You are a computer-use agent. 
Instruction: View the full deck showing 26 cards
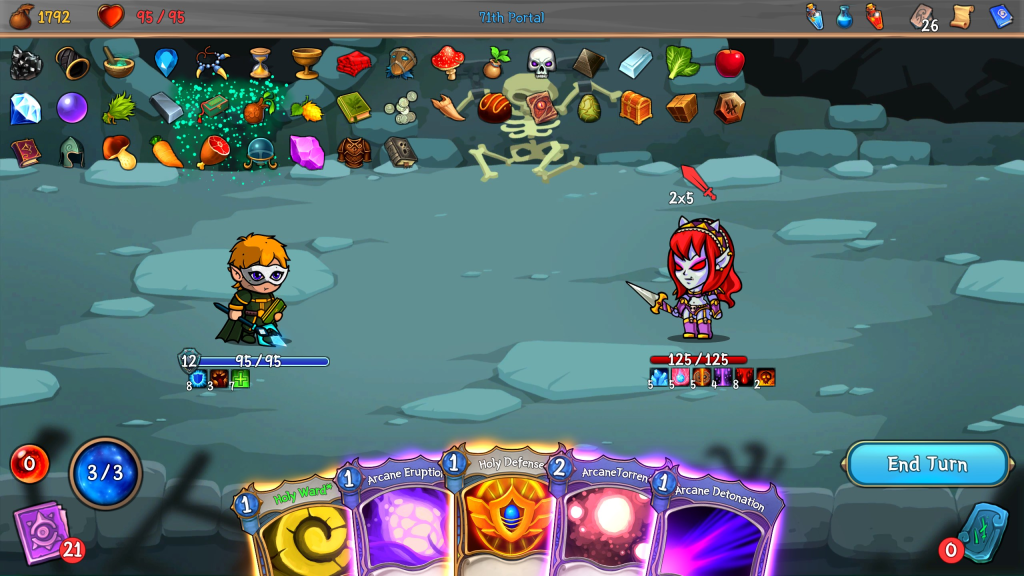coord(922,17)
